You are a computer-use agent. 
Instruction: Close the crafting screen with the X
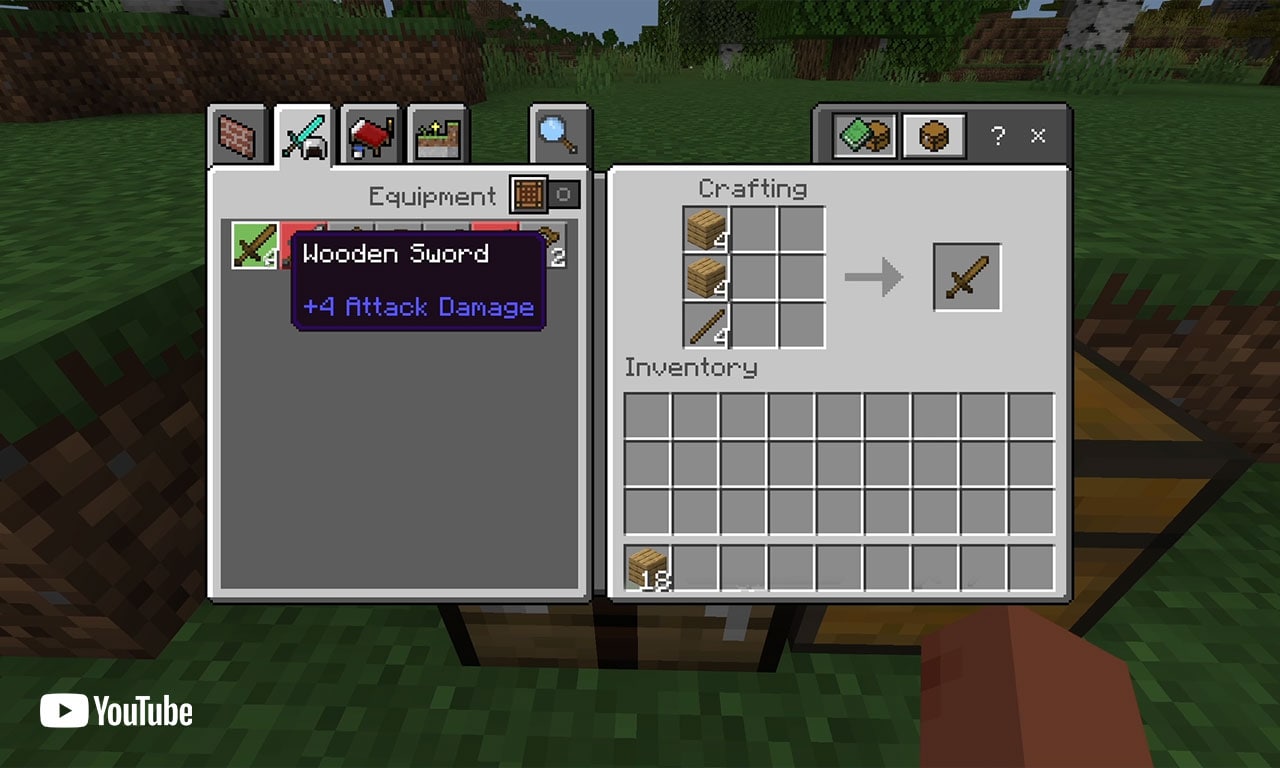pos(1037,136)
